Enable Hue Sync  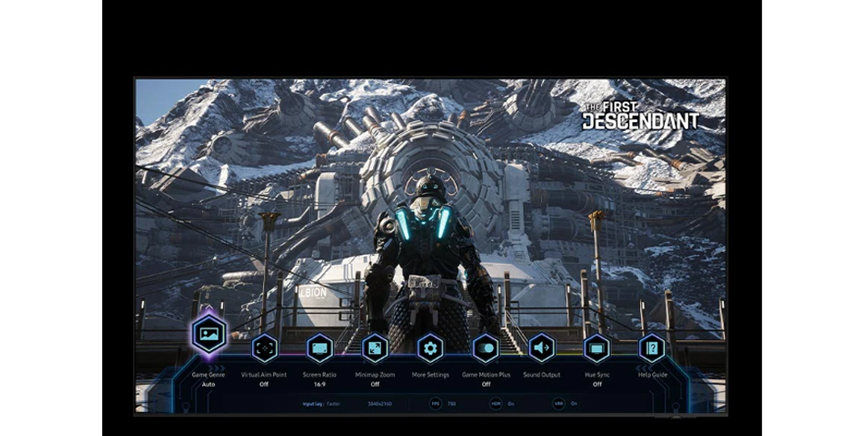597,348
